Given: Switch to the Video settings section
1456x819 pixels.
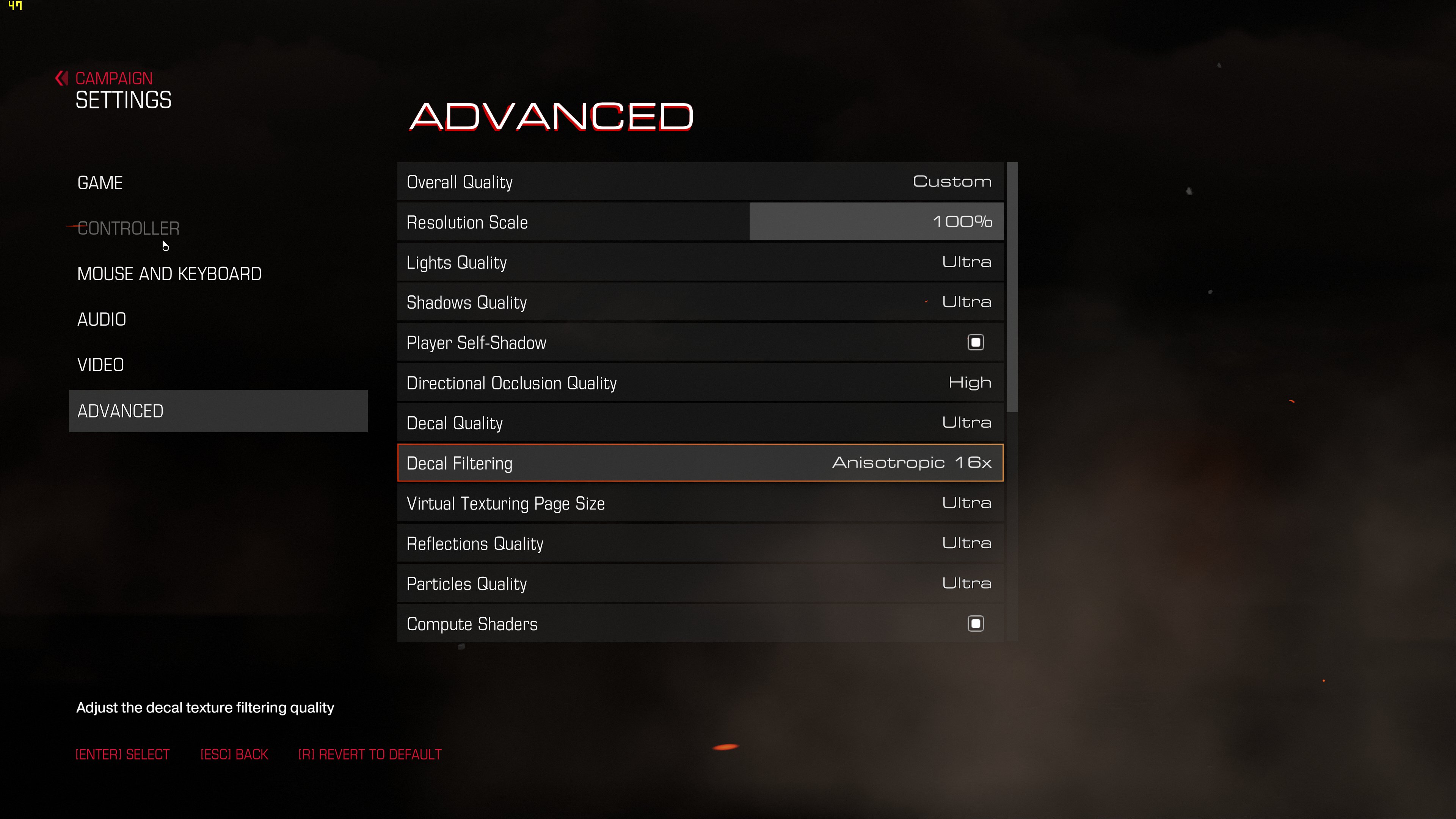Looking at the screenshot, I should tap(100, 365).
